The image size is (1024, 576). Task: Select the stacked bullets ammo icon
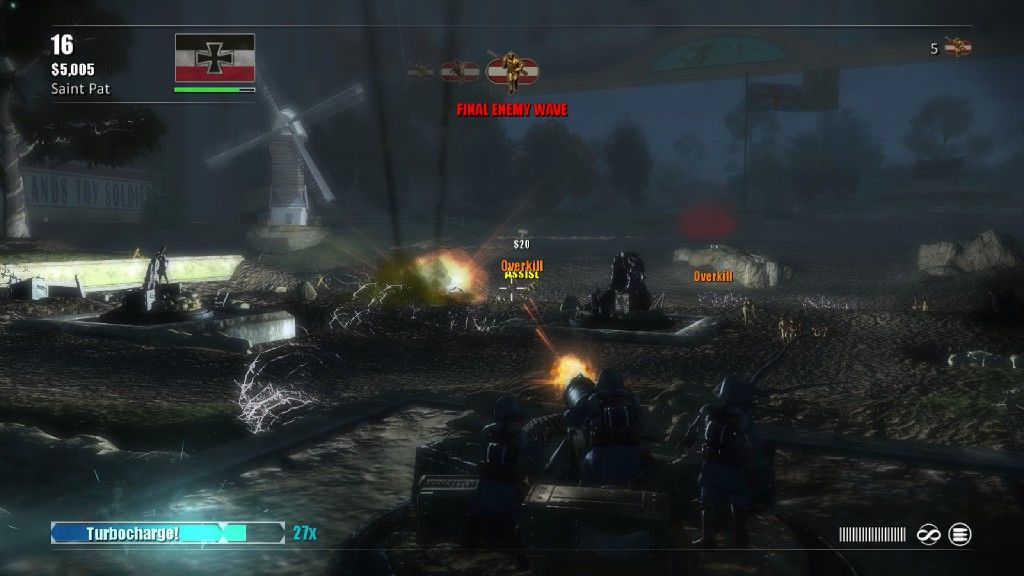(x=960, y=535)
